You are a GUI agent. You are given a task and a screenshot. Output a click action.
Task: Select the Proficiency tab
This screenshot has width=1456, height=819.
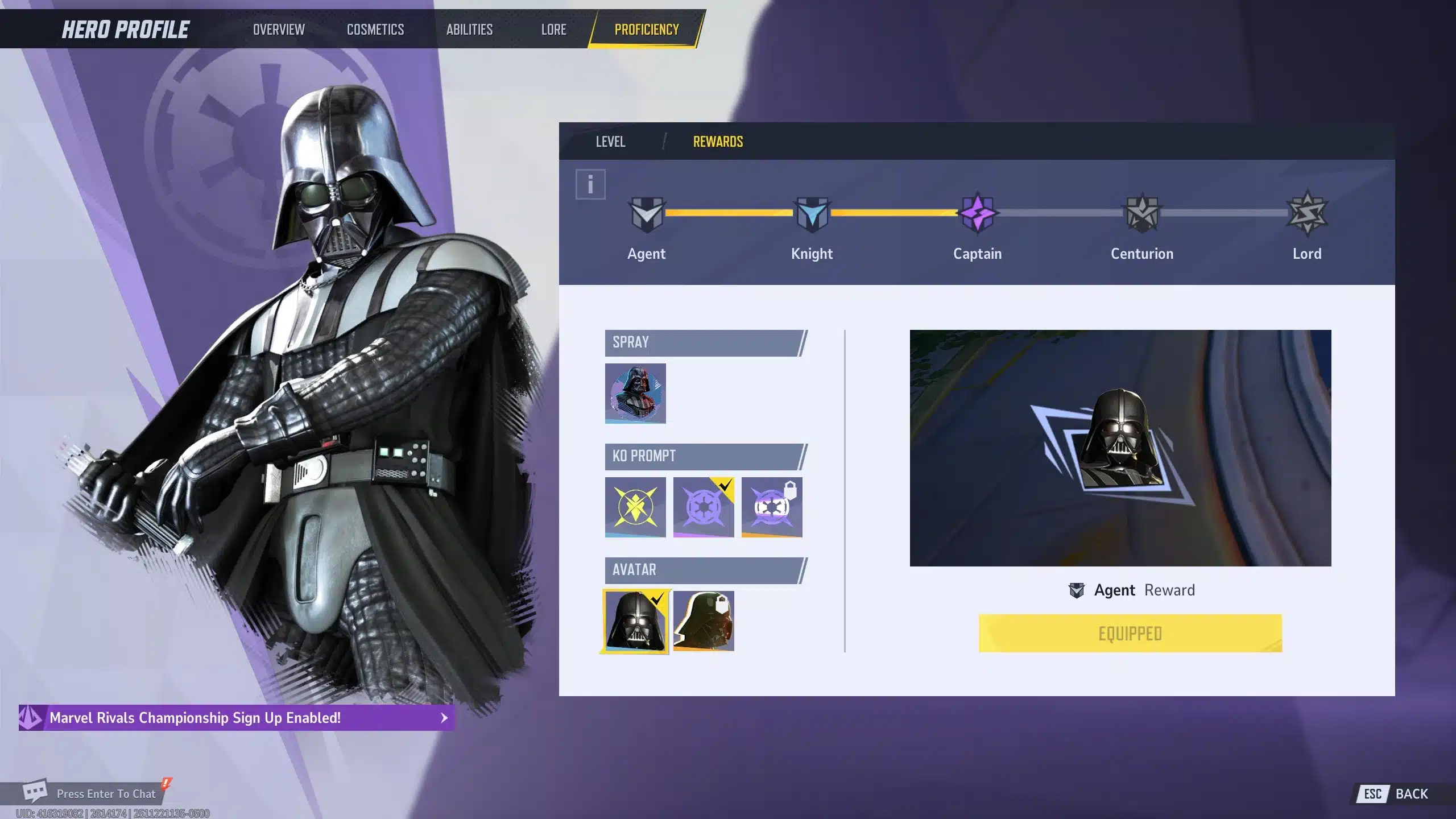[x=647, y=30]
